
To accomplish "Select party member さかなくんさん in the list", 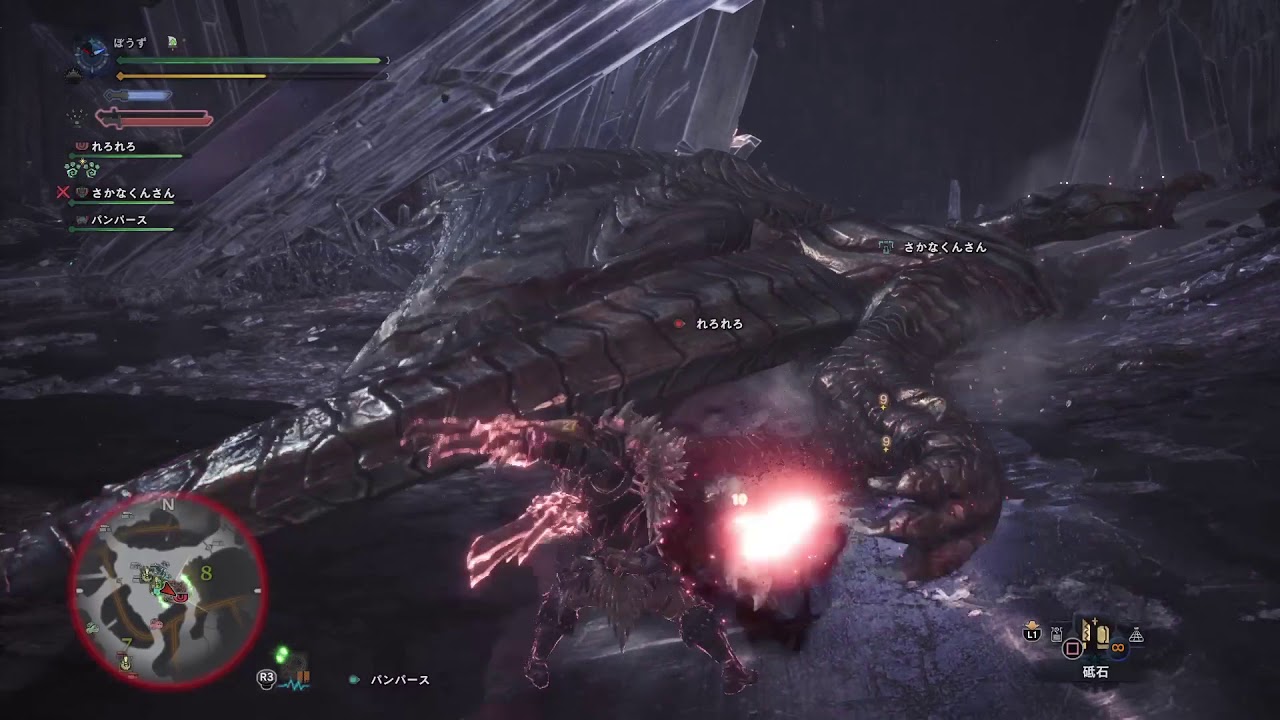I will pyautogui.click(x=132, y=193).
